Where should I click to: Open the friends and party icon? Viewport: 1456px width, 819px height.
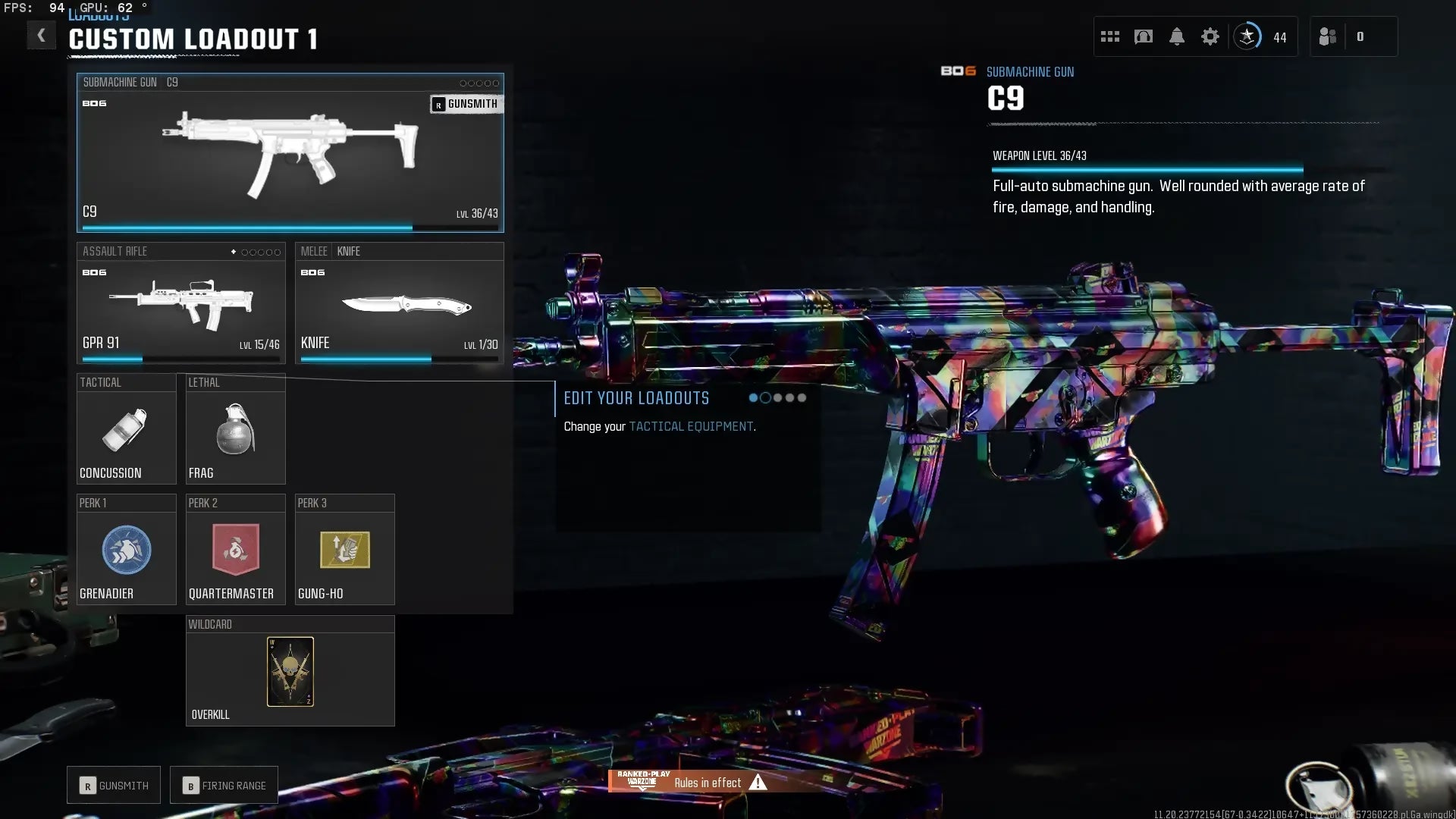[x=1328, y=36]
